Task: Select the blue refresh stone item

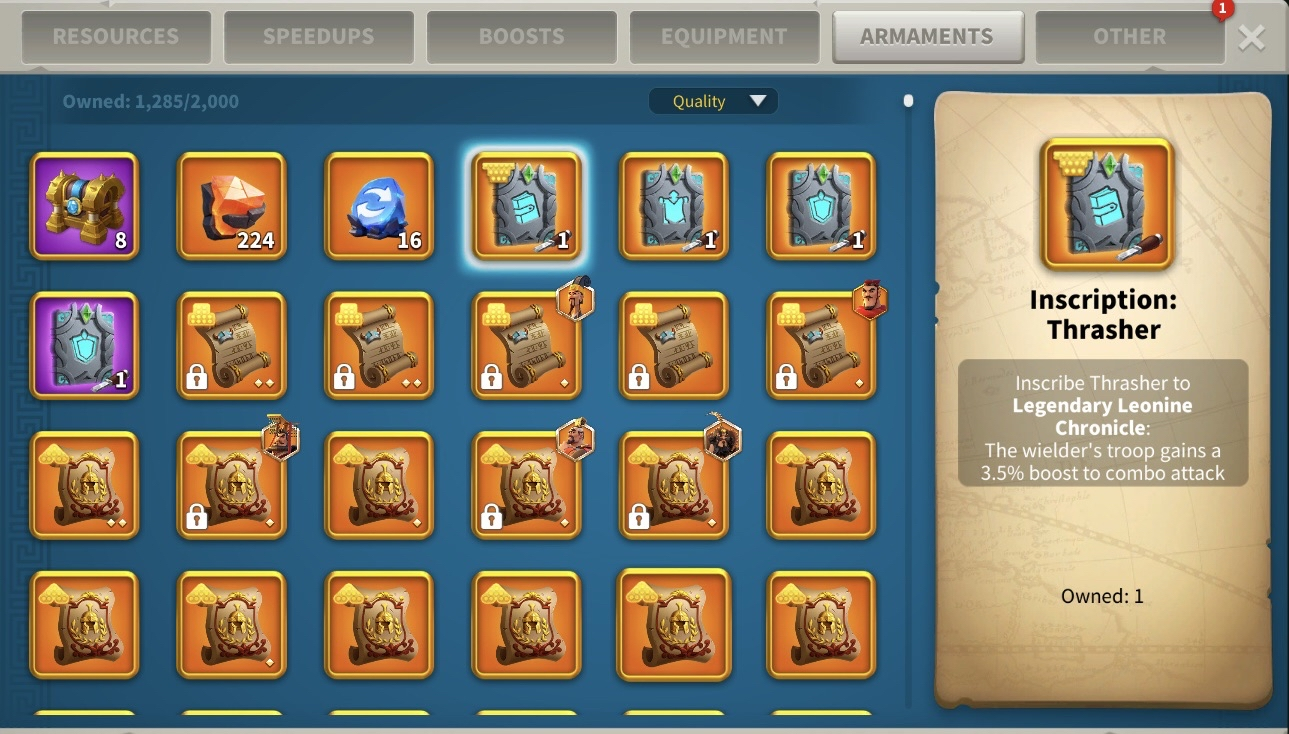Action: point(379,206)
